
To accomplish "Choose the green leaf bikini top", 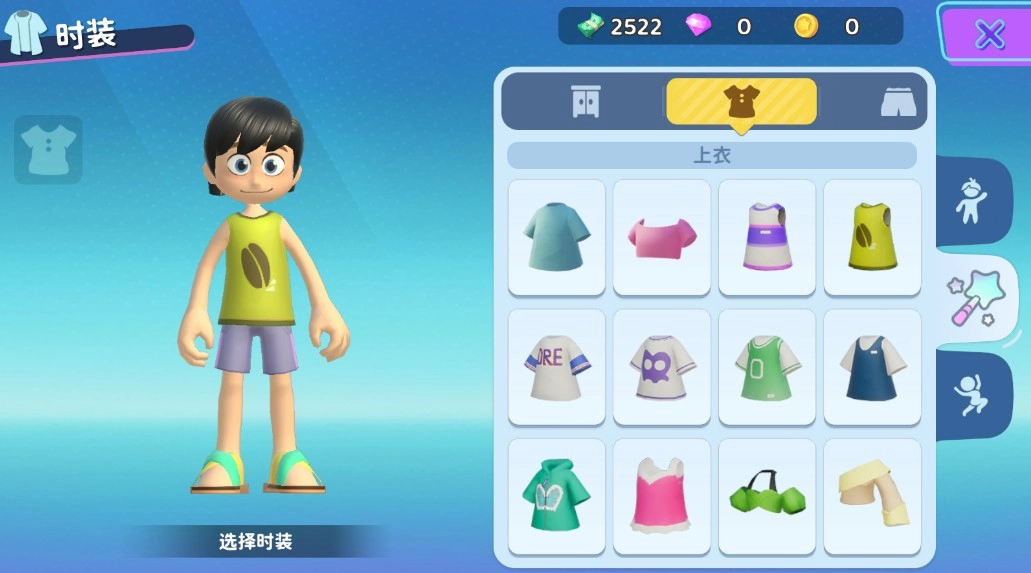I will 767,496.
